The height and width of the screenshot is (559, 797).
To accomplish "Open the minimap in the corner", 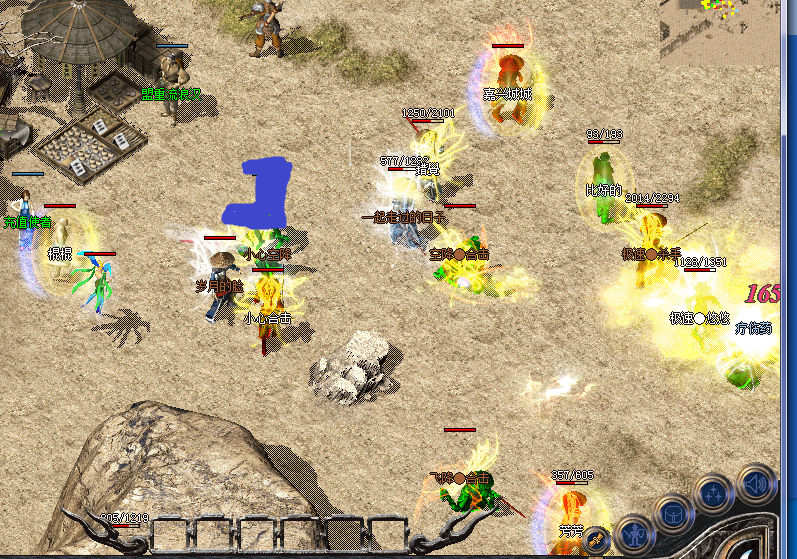I will tap(717, 32).
